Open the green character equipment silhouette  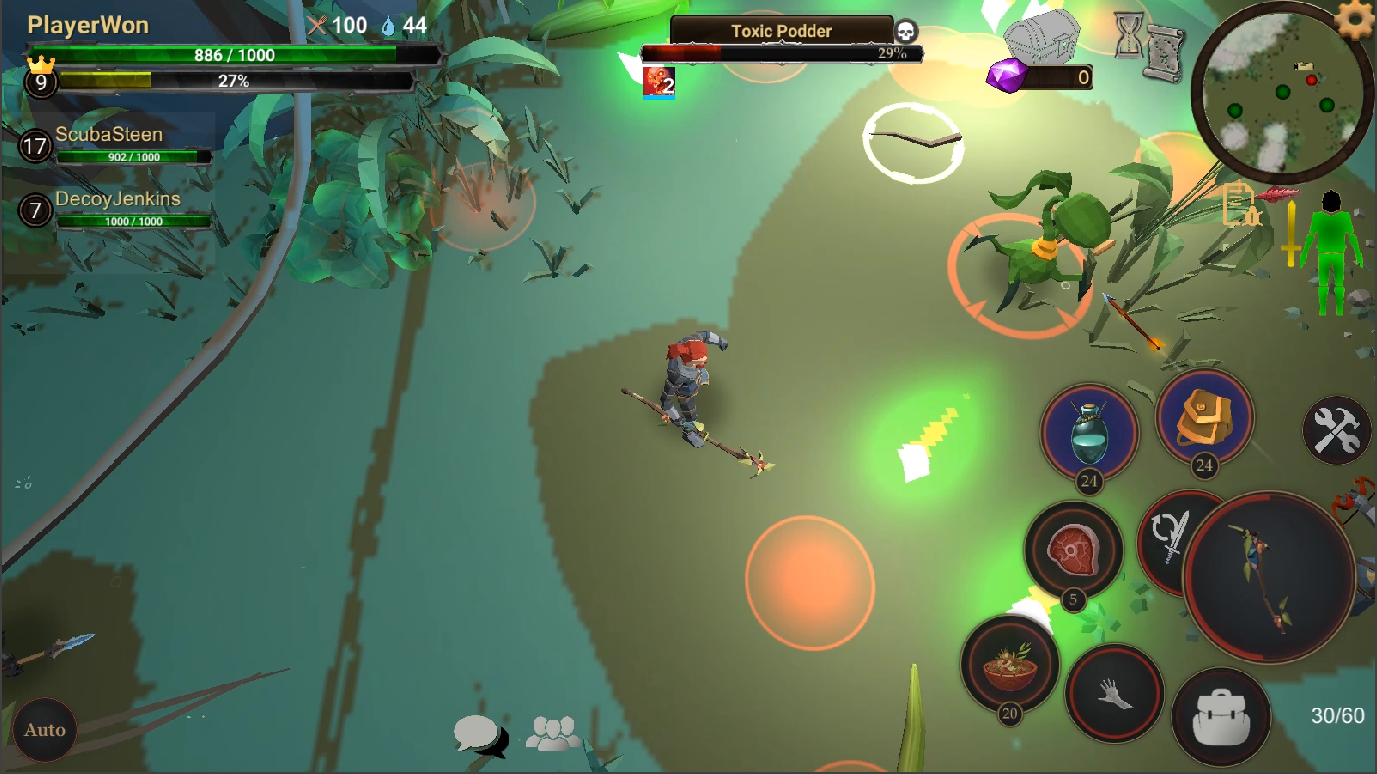click(x=1330, y=253)
